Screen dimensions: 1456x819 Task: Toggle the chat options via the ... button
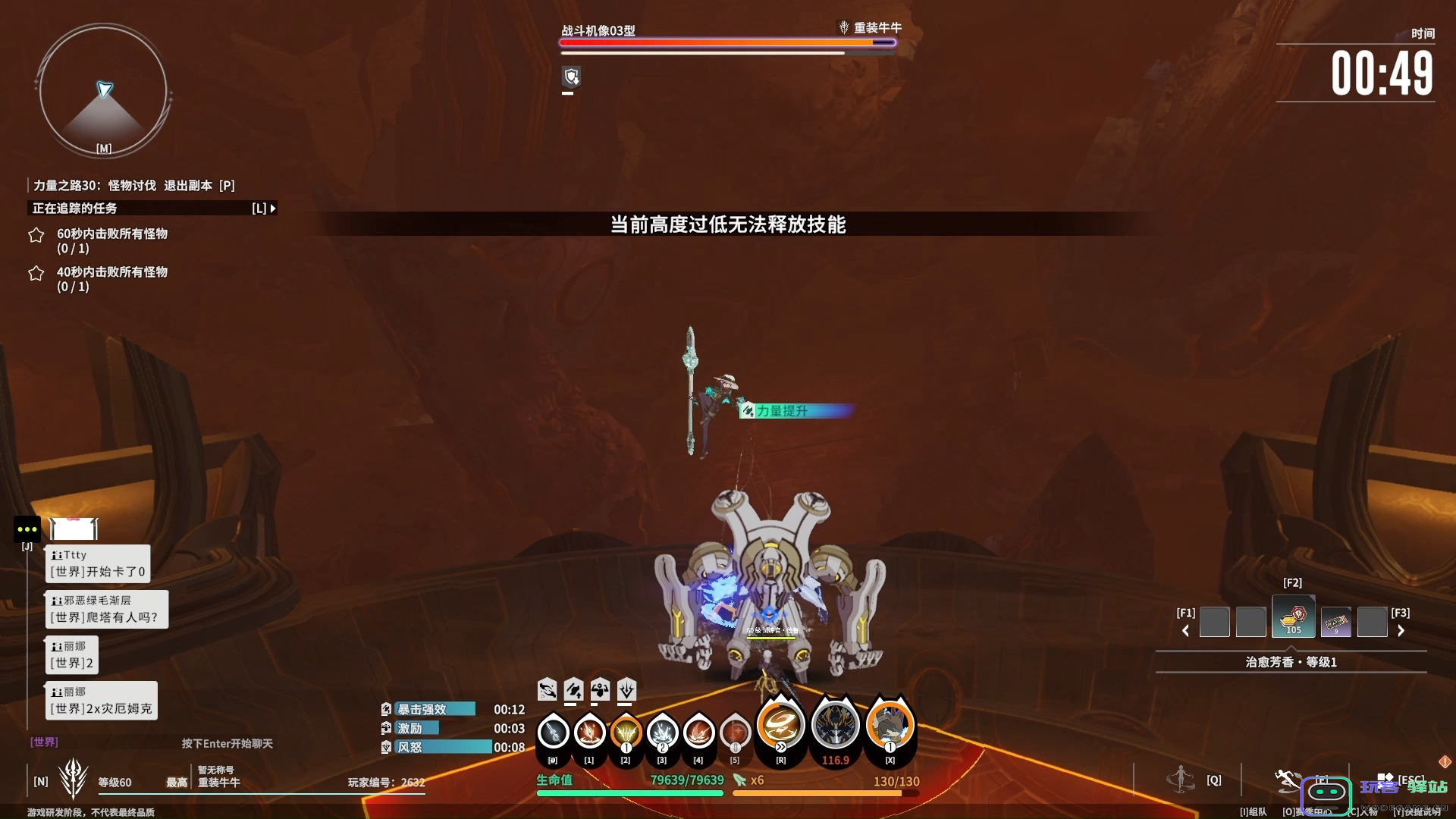click(x=27, y=529)
